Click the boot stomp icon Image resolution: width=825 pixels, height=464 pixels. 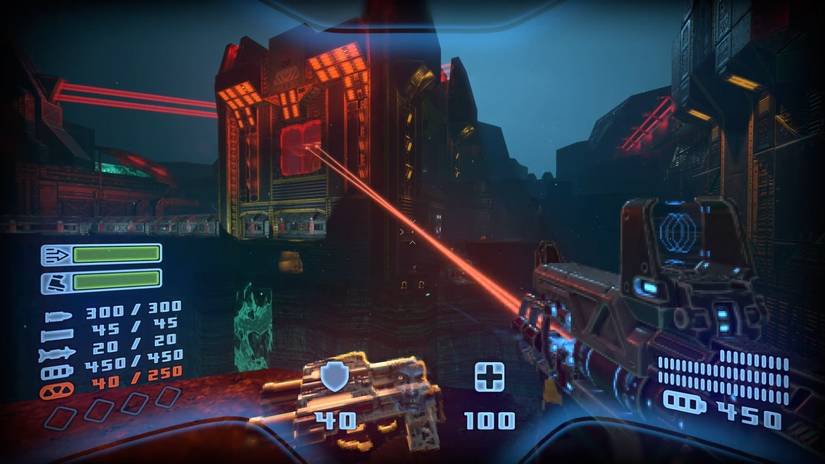tap(56, 282)
